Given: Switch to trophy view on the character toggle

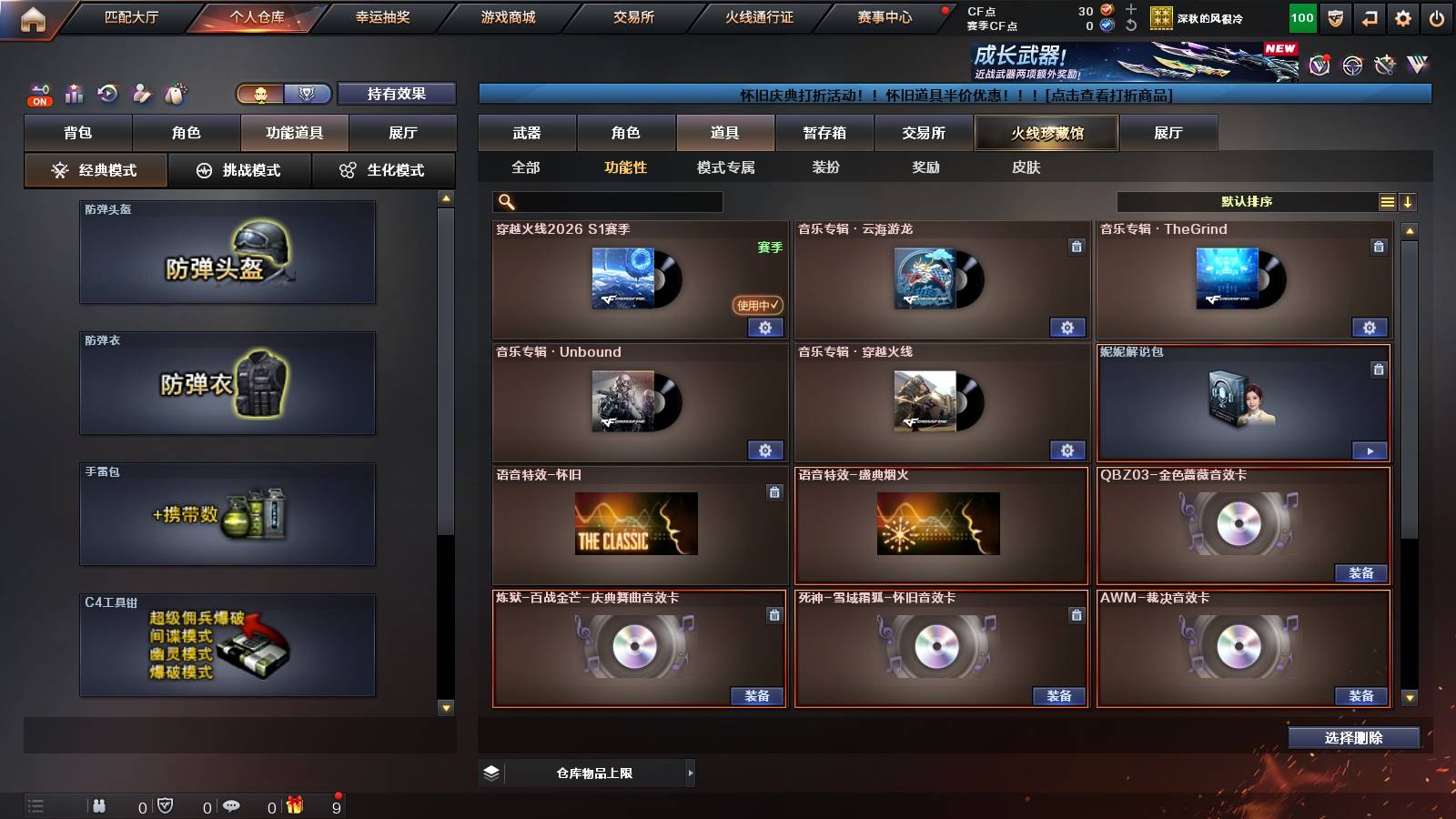Looking at the screenshot, I should point(308,93).
